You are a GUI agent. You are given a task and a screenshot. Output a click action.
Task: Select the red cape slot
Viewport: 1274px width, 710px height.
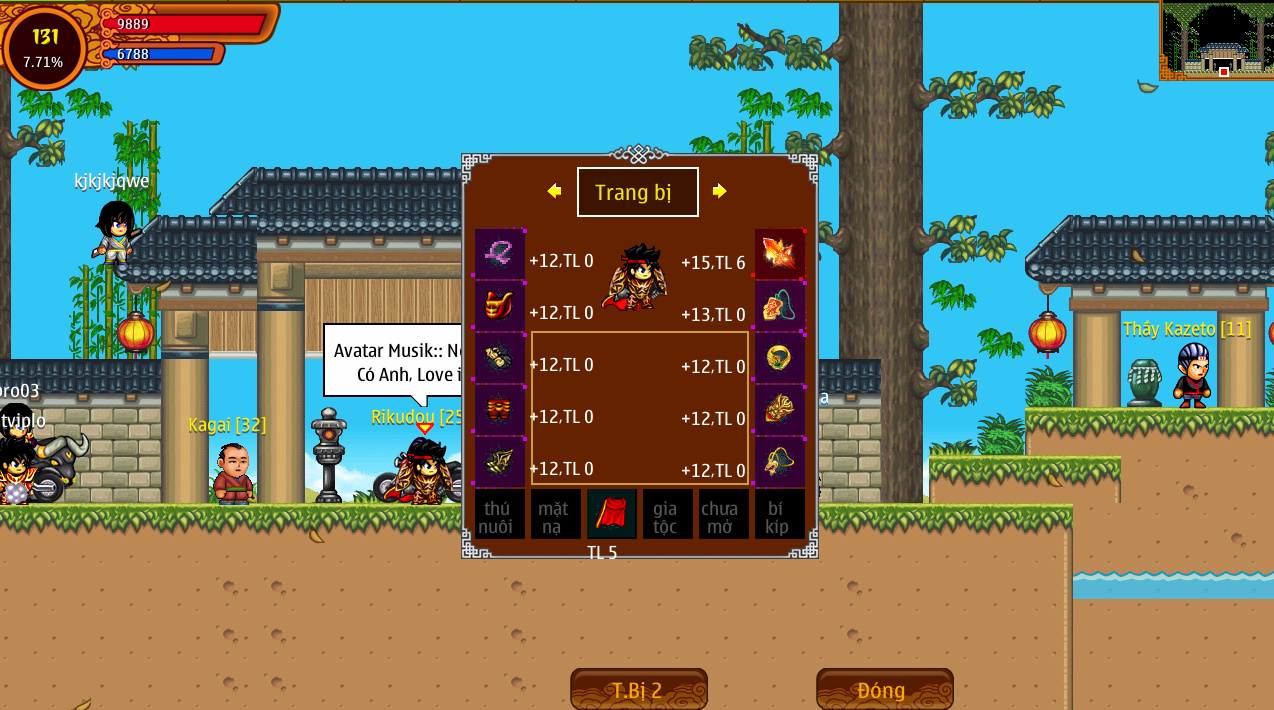(611, 514)
